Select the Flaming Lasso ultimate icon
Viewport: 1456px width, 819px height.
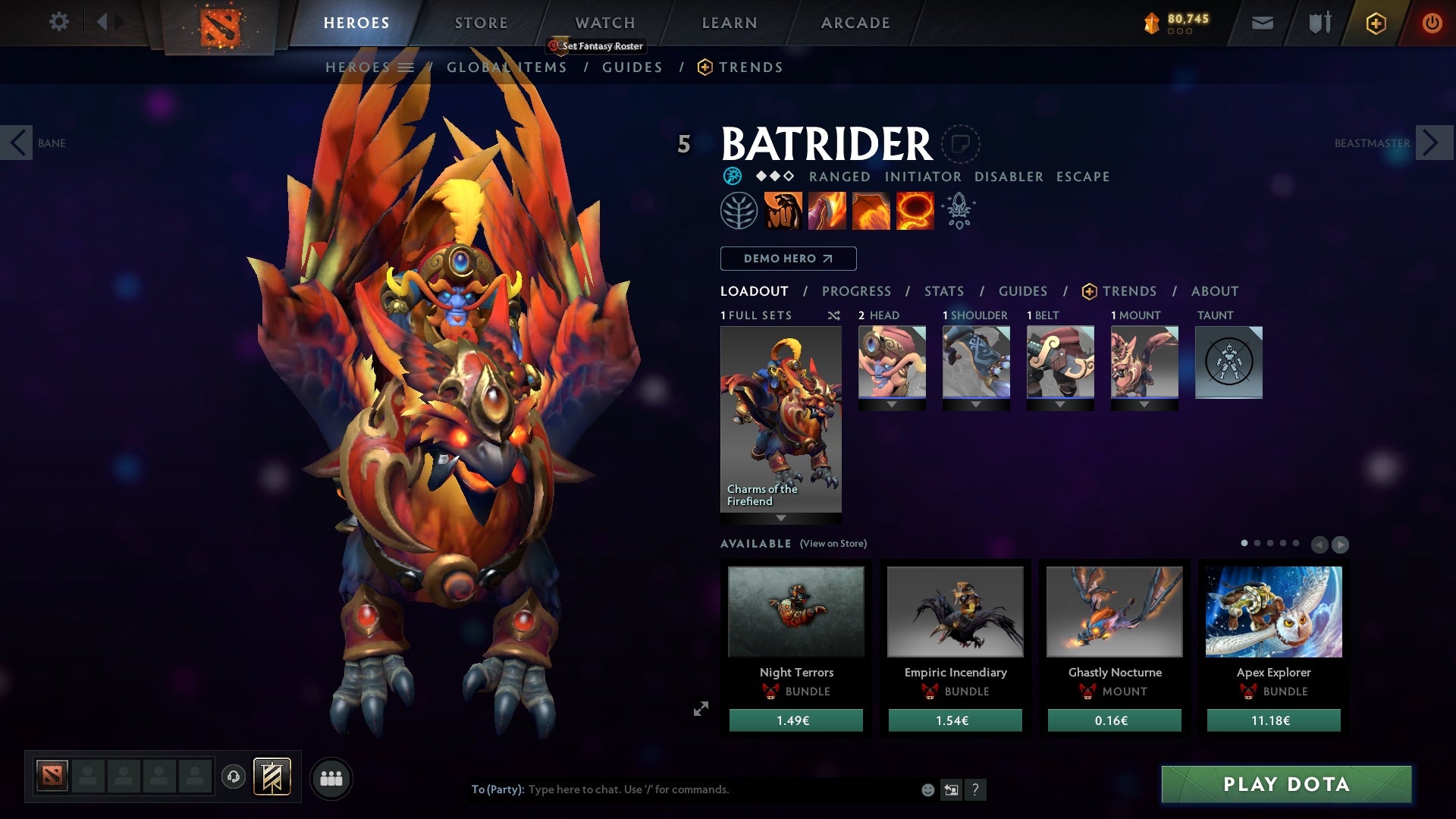pos(914,210)
